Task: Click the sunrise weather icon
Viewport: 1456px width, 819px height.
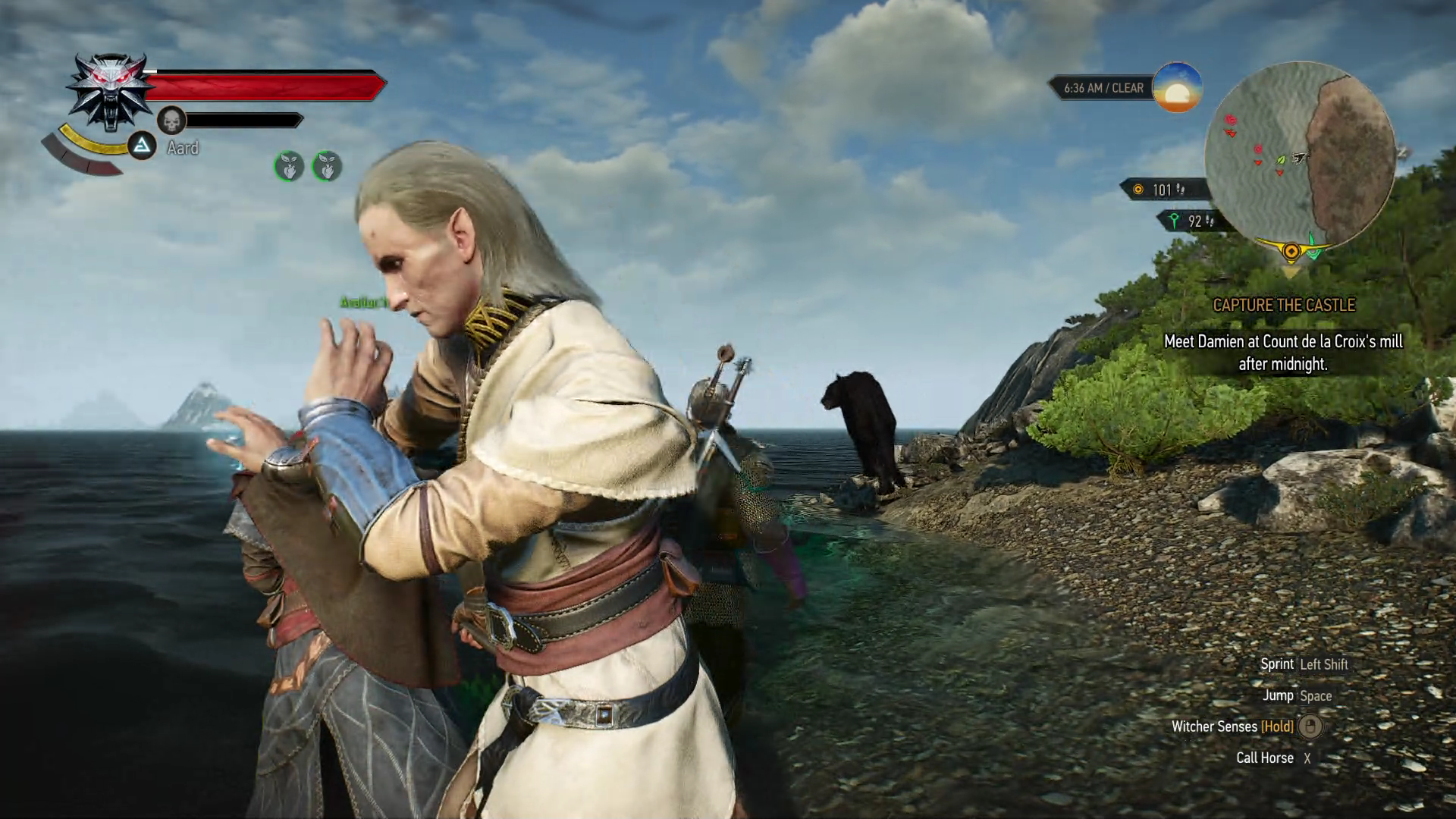Action: [1177, 88]
